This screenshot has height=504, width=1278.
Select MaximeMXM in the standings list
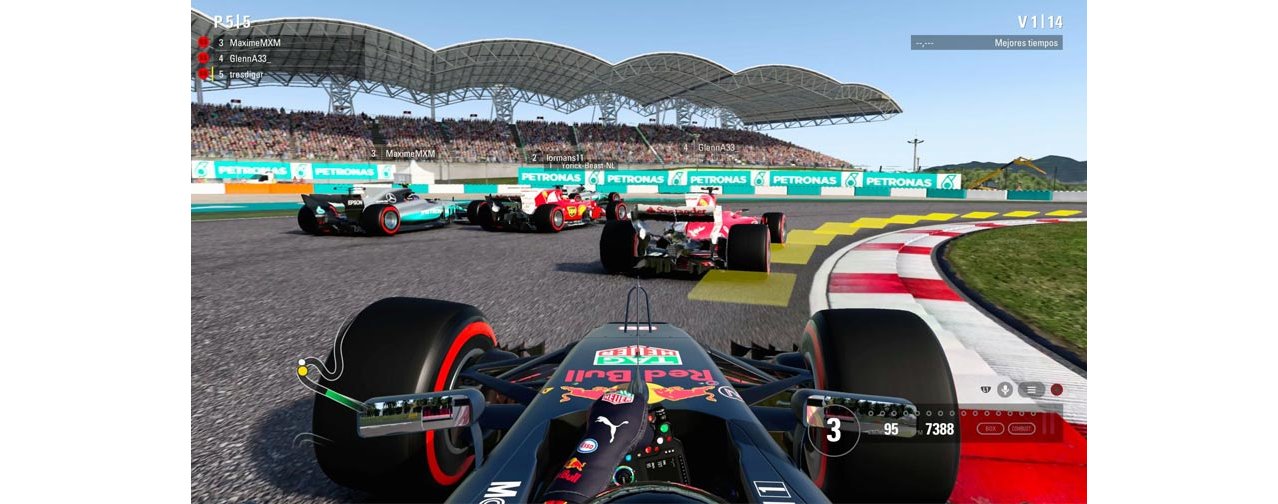pyautogui.click(x=254, y=43)
